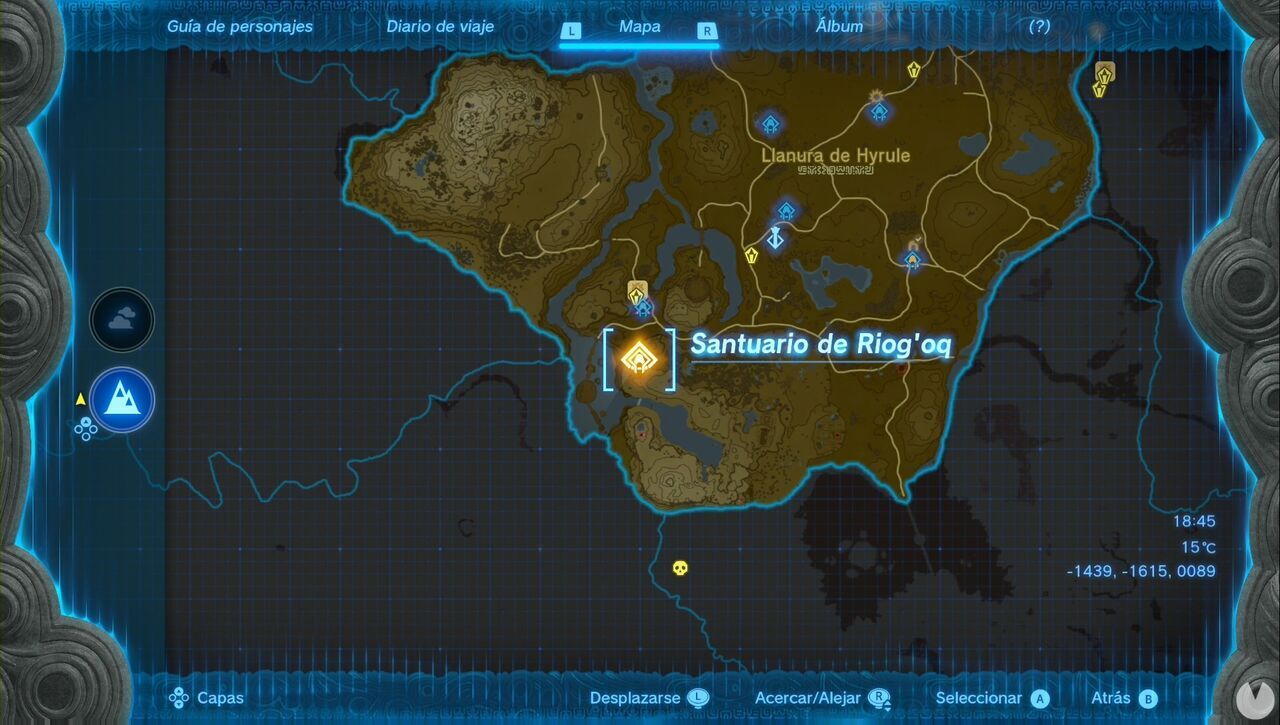Click the right-stick Acercar/Alejar icon
This screenshot has height=725, width=1280.
pyautogui.click(x=879, y=697)
